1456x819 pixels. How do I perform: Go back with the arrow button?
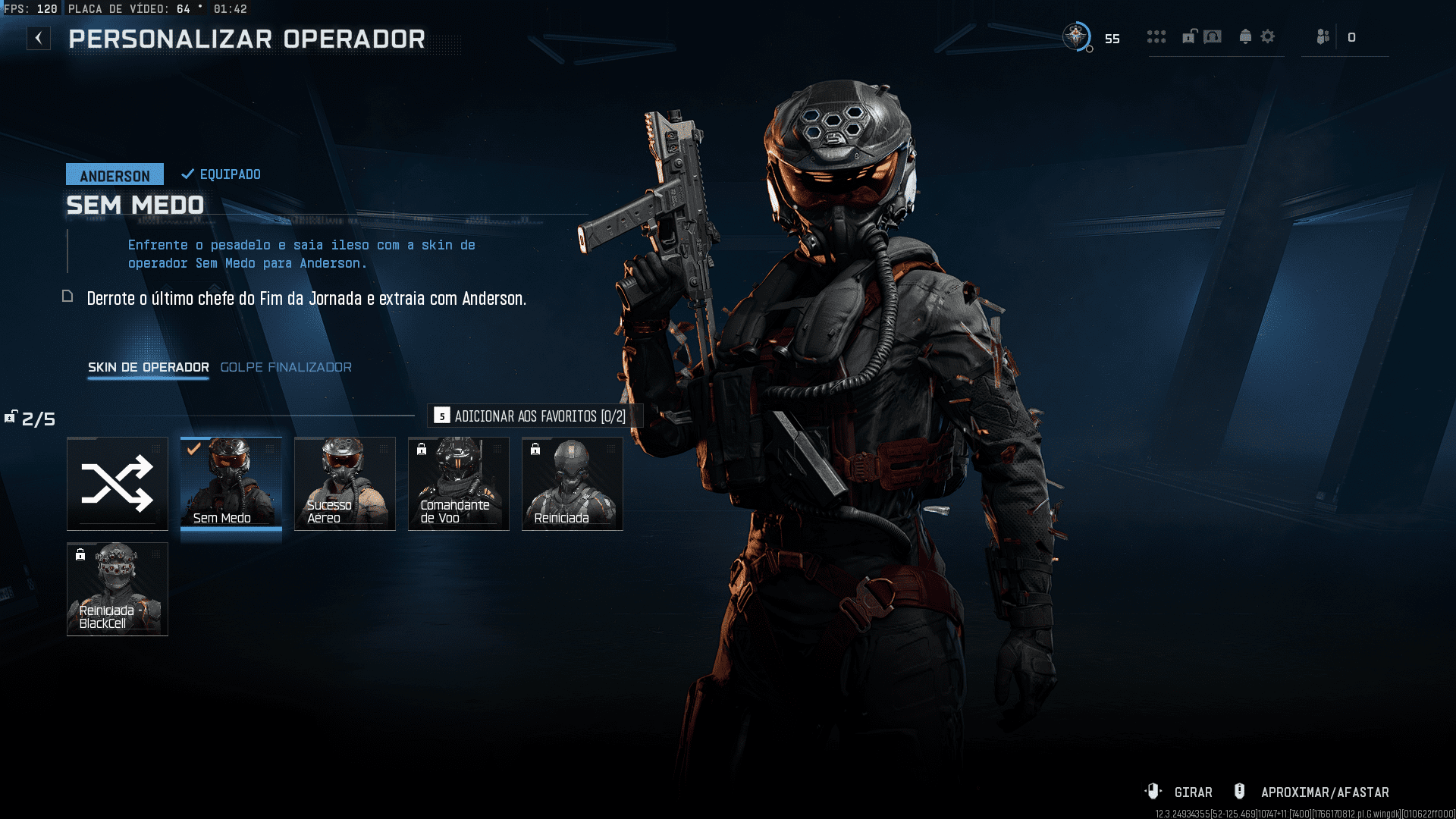pos(39,38)
